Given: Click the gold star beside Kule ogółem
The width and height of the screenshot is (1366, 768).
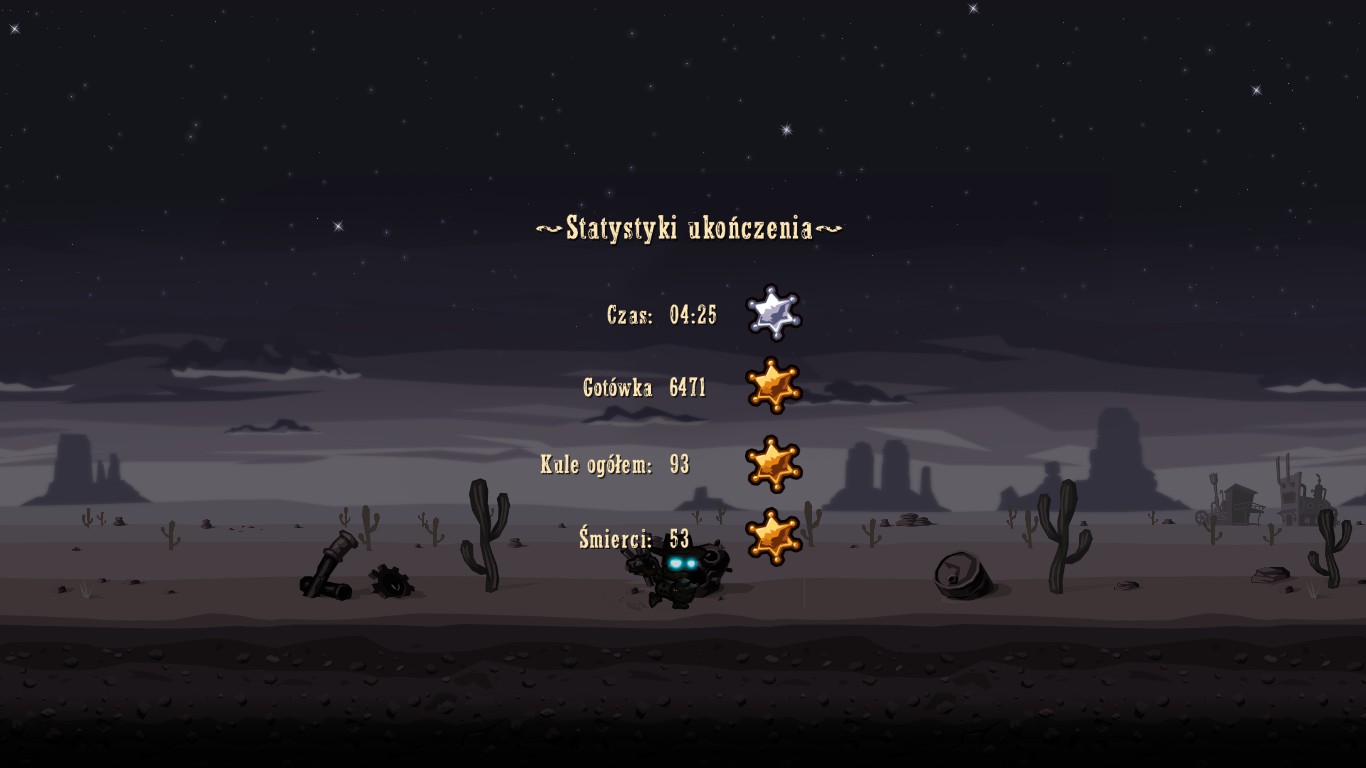Looking at the screenshot, I should [775, 464].
